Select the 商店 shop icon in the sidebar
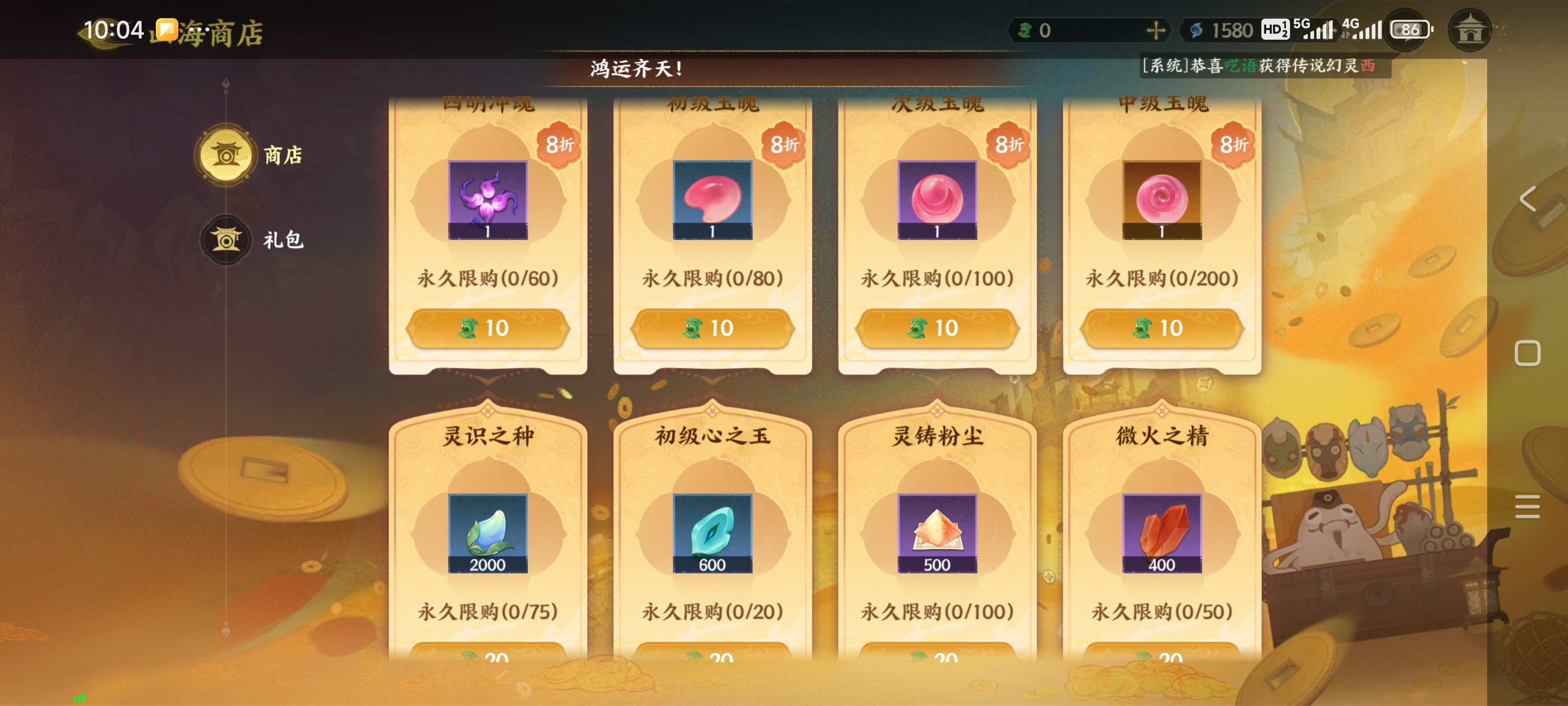This screenshot has height=706, width=1568. 226,155
